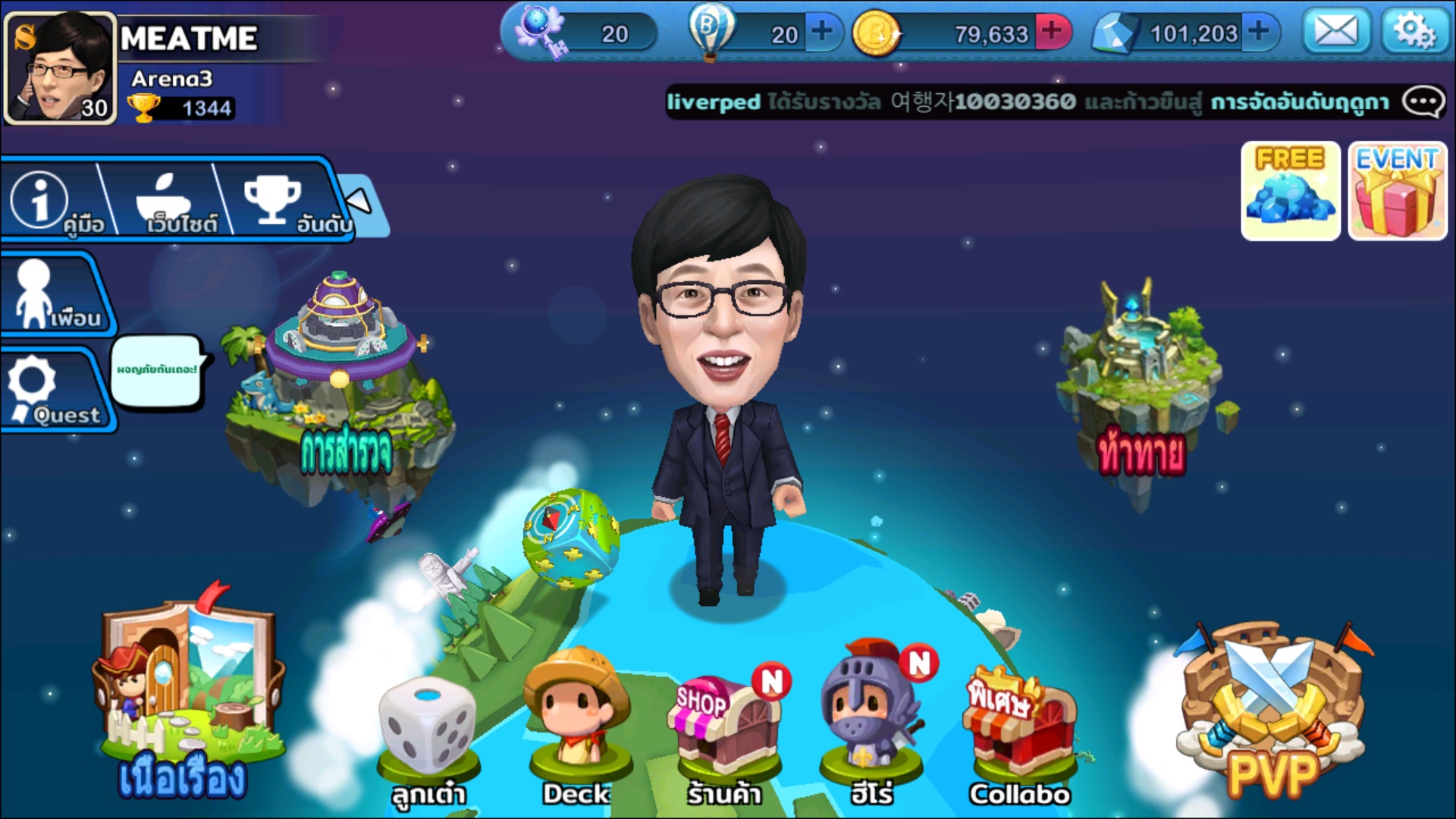This screenshot has width=1456, height=819.
Task: Open the chat speech bubble
Action: (1423, 102)
